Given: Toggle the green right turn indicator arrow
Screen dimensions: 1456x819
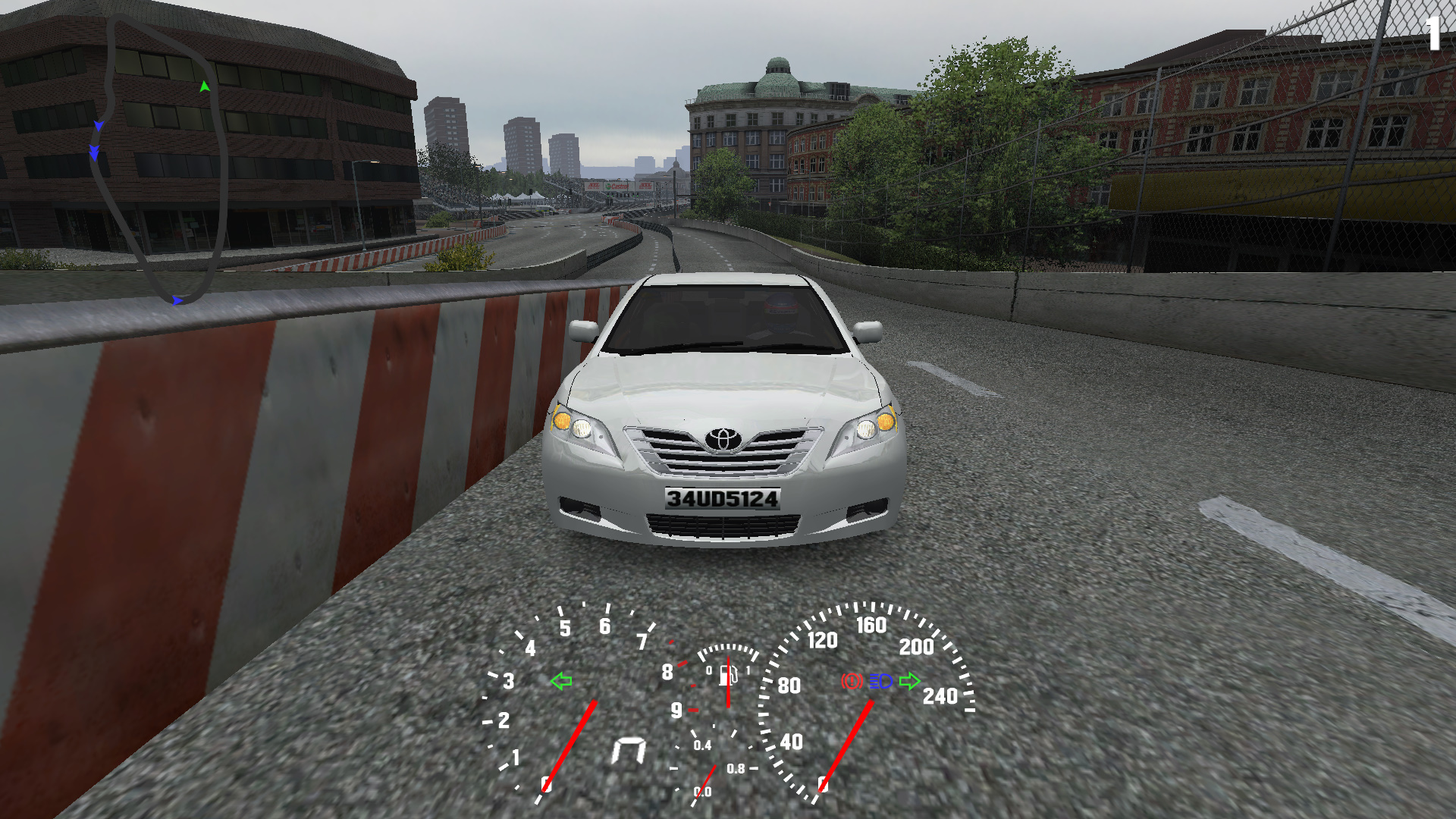Looking at the screenshot, I should click(909, 681).
